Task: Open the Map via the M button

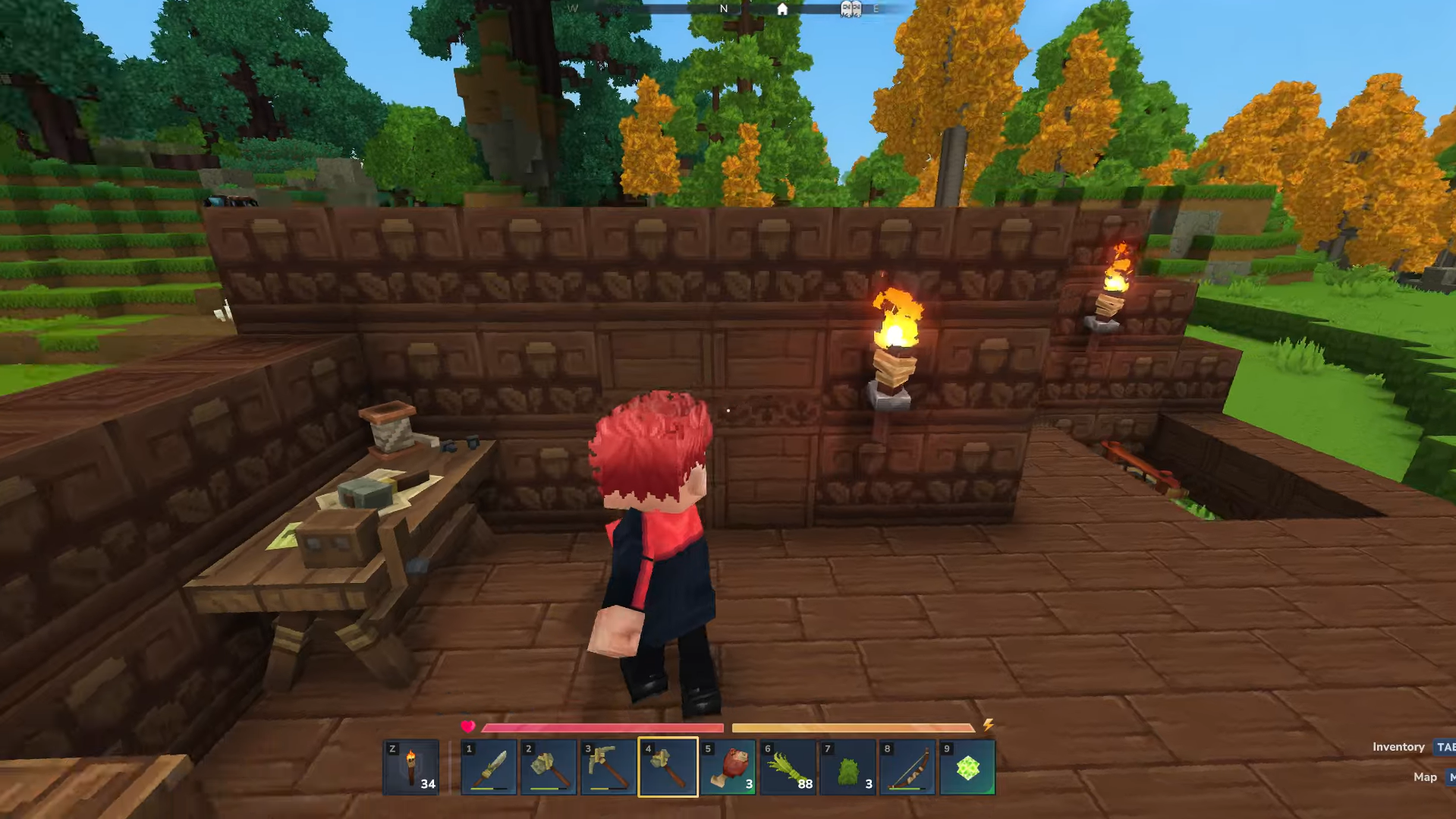Action: pos(1451,777)
